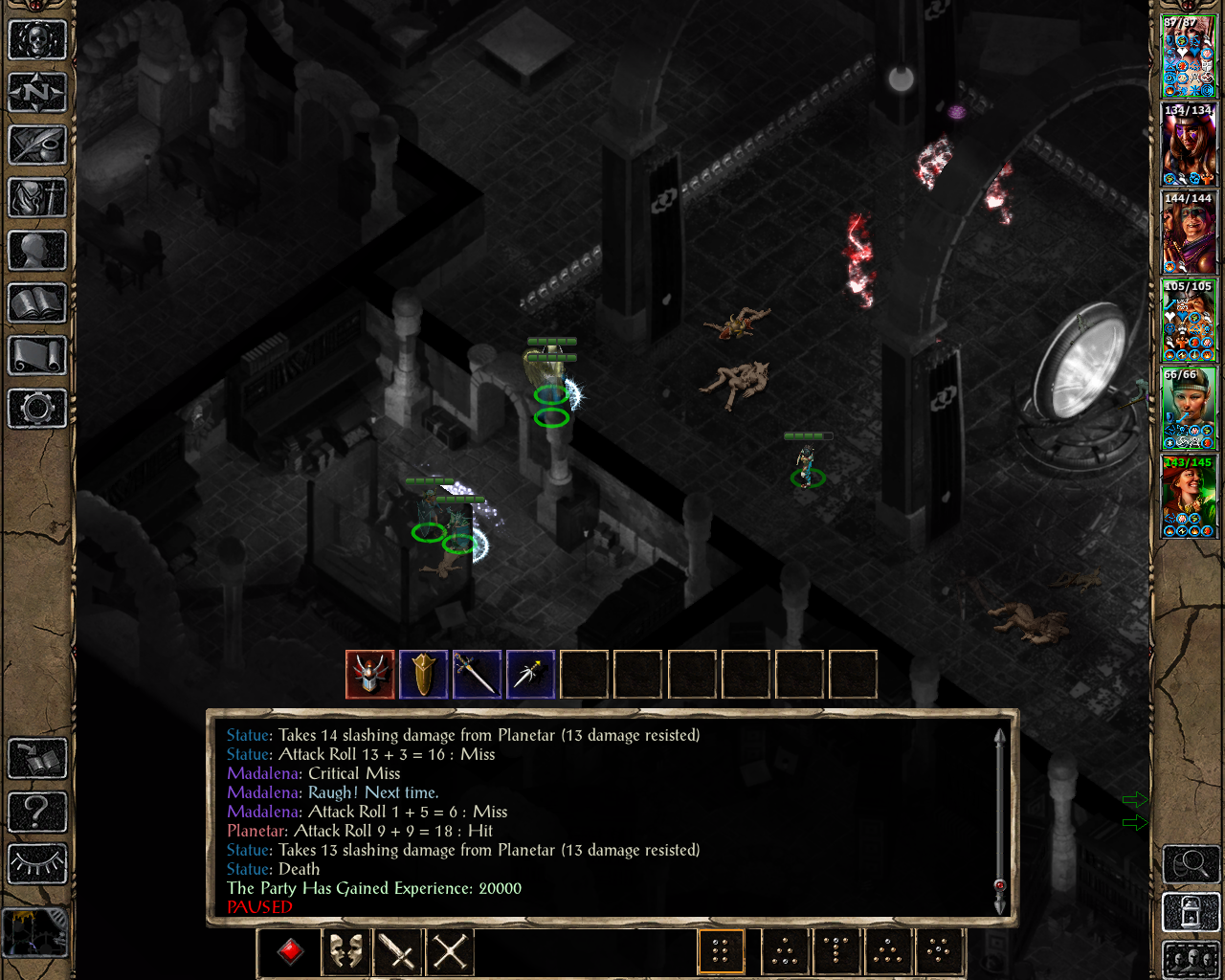Open the journal with the quill icon
Viewport: 1225px width, 980px height.
[x=37, y=145]
